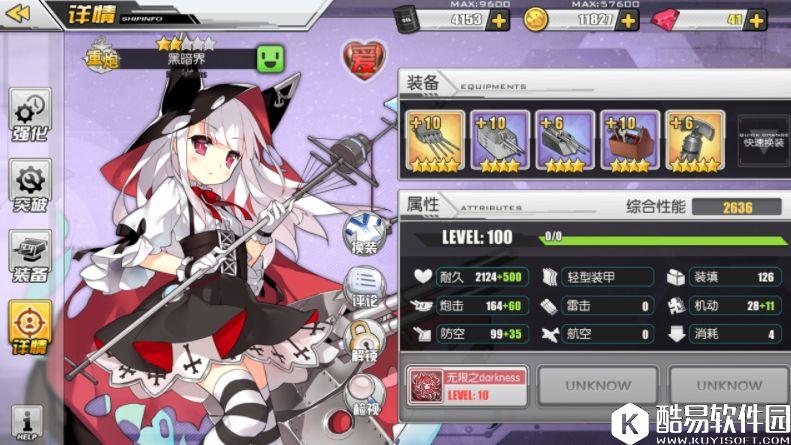Click the green smiley face mood icon
This screenshot has width=791, height=445.
click(270, 58)
